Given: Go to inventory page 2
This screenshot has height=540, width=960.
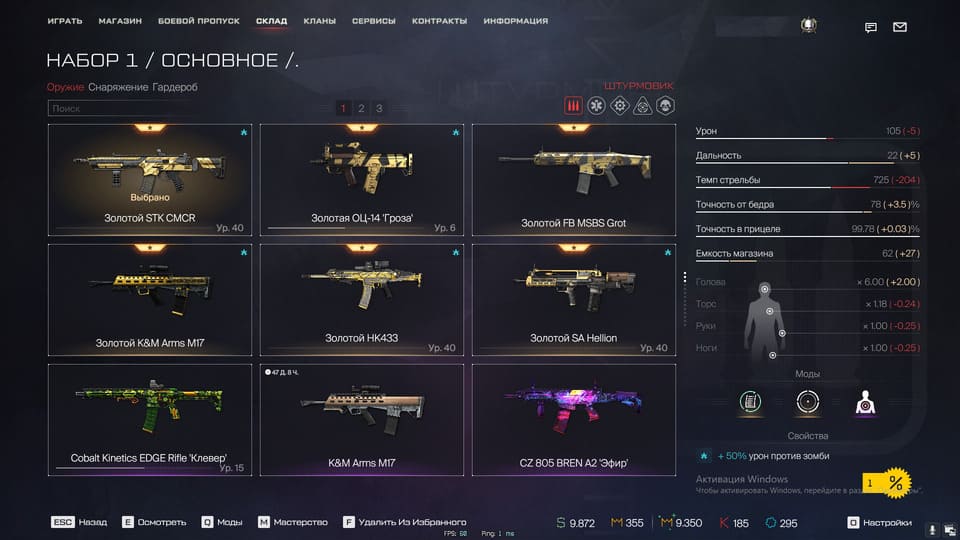Looking at the screenshot, I should click(x=361, y=108).
